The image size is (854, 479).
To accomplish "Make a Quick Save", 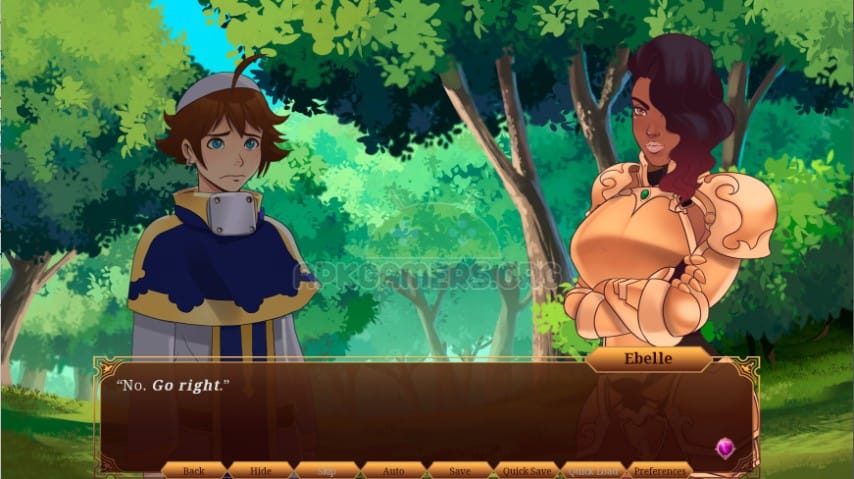I will (527, 470).
